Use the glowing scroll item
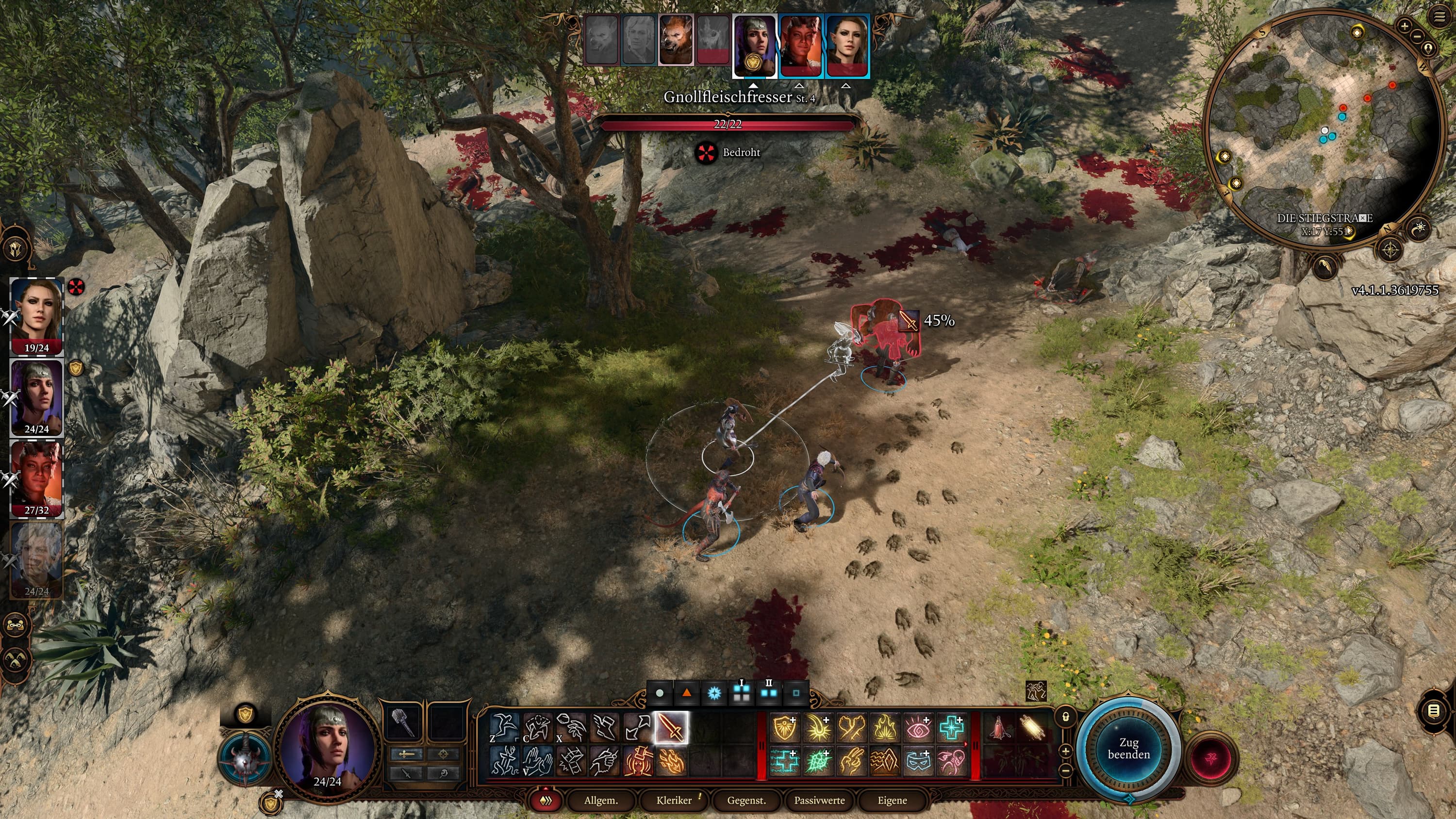Screen dimensions: 1456x819 1033,727
